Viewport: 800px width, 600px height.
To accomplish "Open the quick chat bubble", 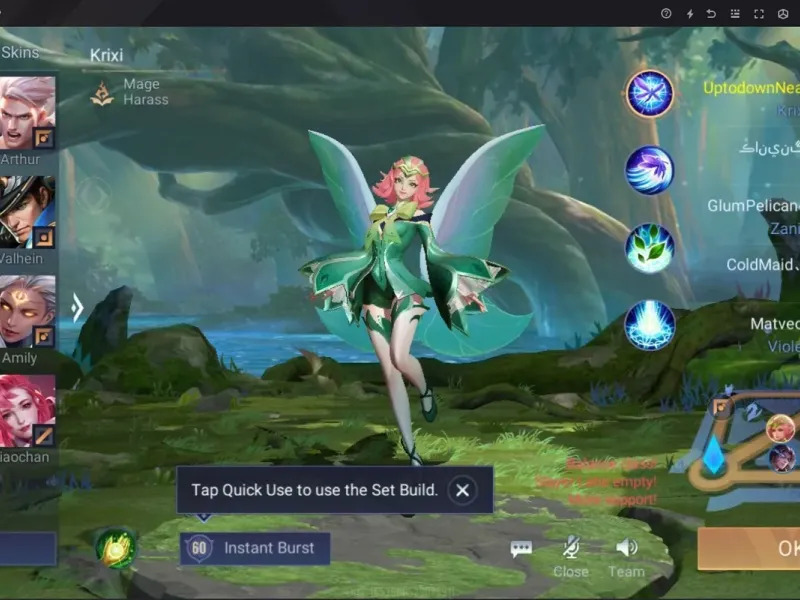I will coord(521,548).
